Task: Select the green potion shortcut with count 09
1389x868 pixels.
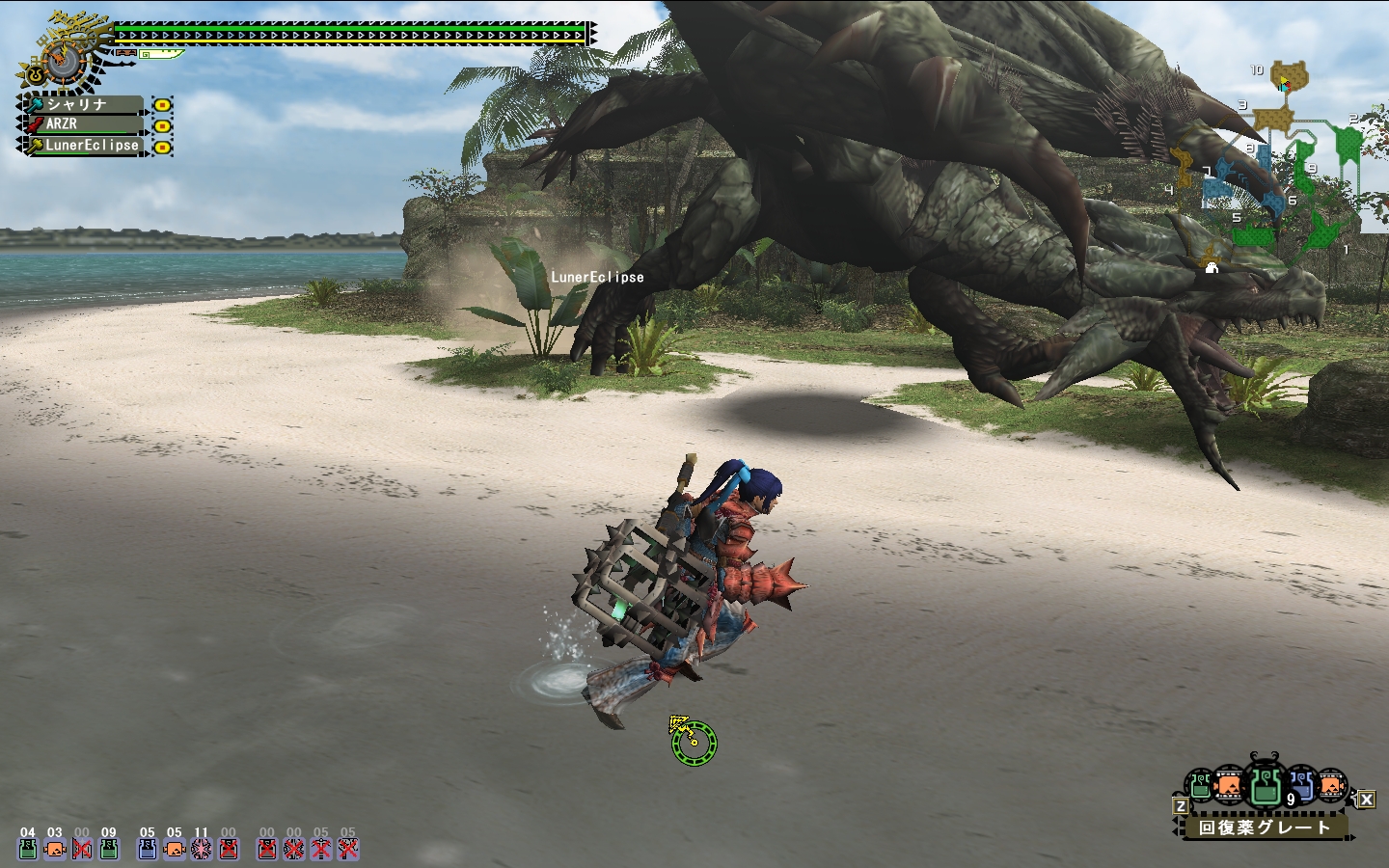Action: [109, 849]
